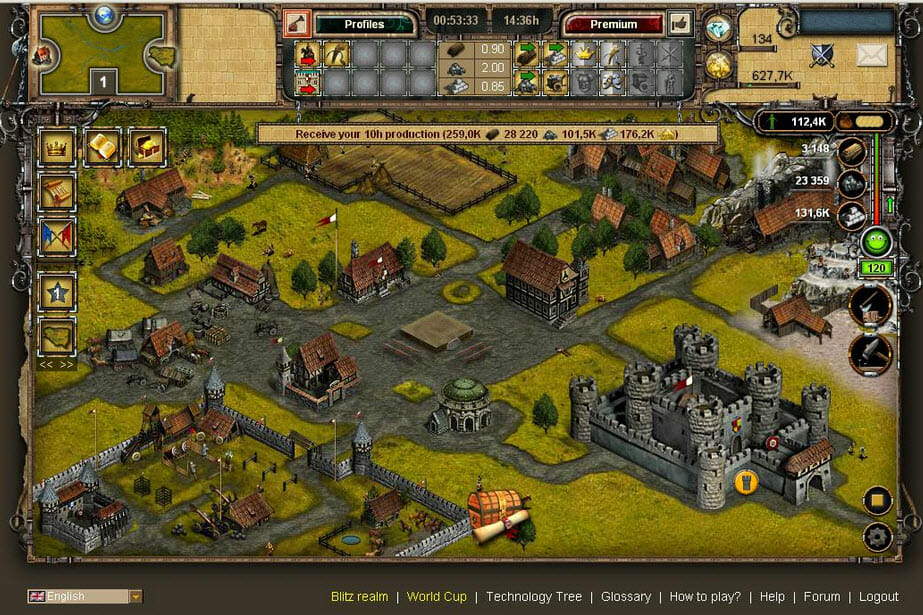Click the Logout link
The image size is (923, 615).
pyautogui.click(x=879, y=597)
